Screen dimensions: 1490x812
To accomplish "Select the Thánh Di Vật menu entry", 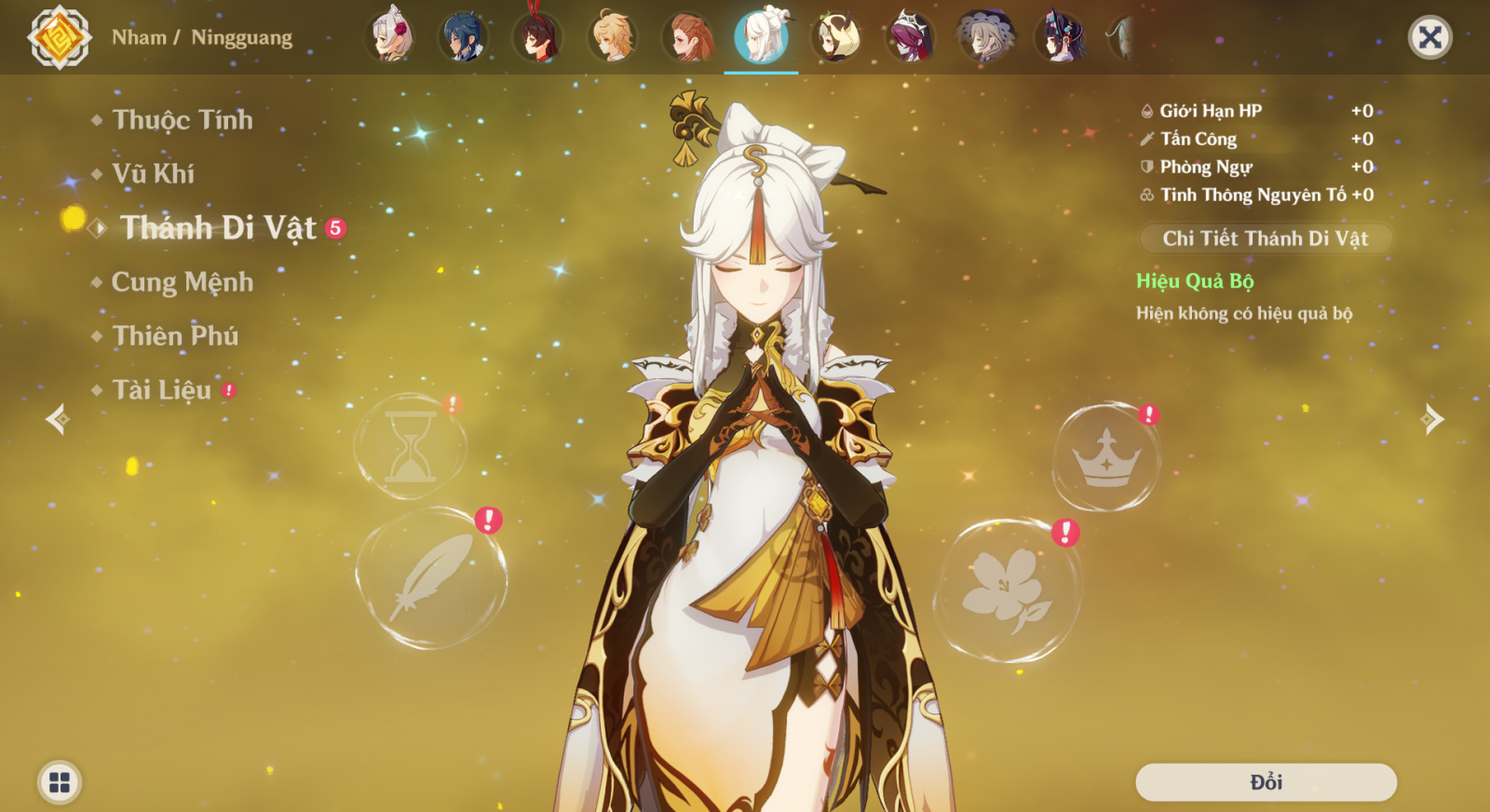I will pyautogui.click(x=218, y=228).
